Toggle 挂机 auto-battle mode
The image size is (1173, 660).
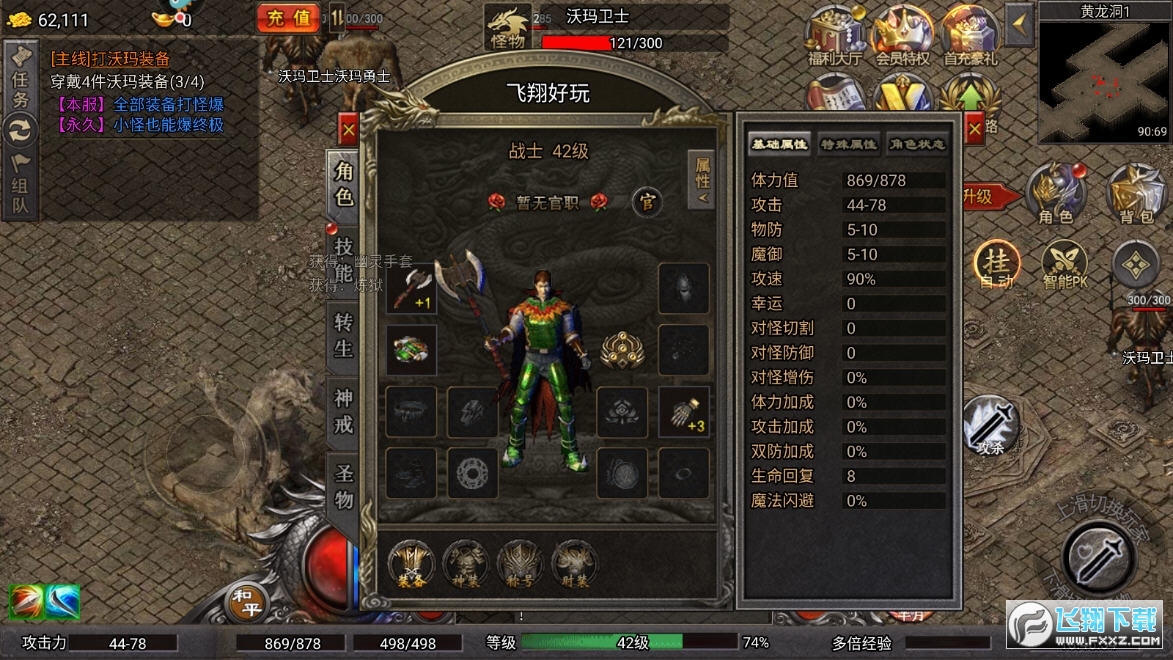tap(997, 265)
